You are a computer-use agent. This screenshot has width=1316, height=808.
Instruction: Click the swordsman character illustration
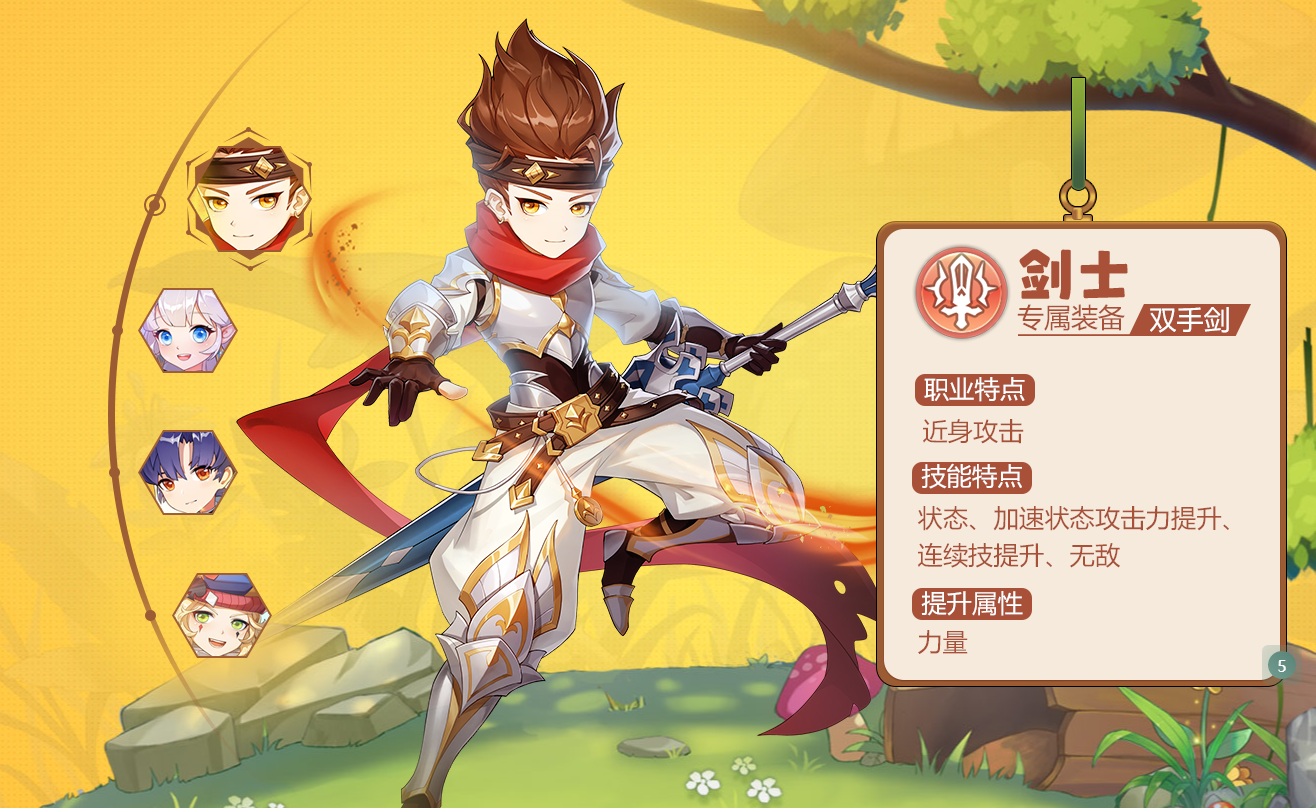pyautogui.click(x=560, y=400)
